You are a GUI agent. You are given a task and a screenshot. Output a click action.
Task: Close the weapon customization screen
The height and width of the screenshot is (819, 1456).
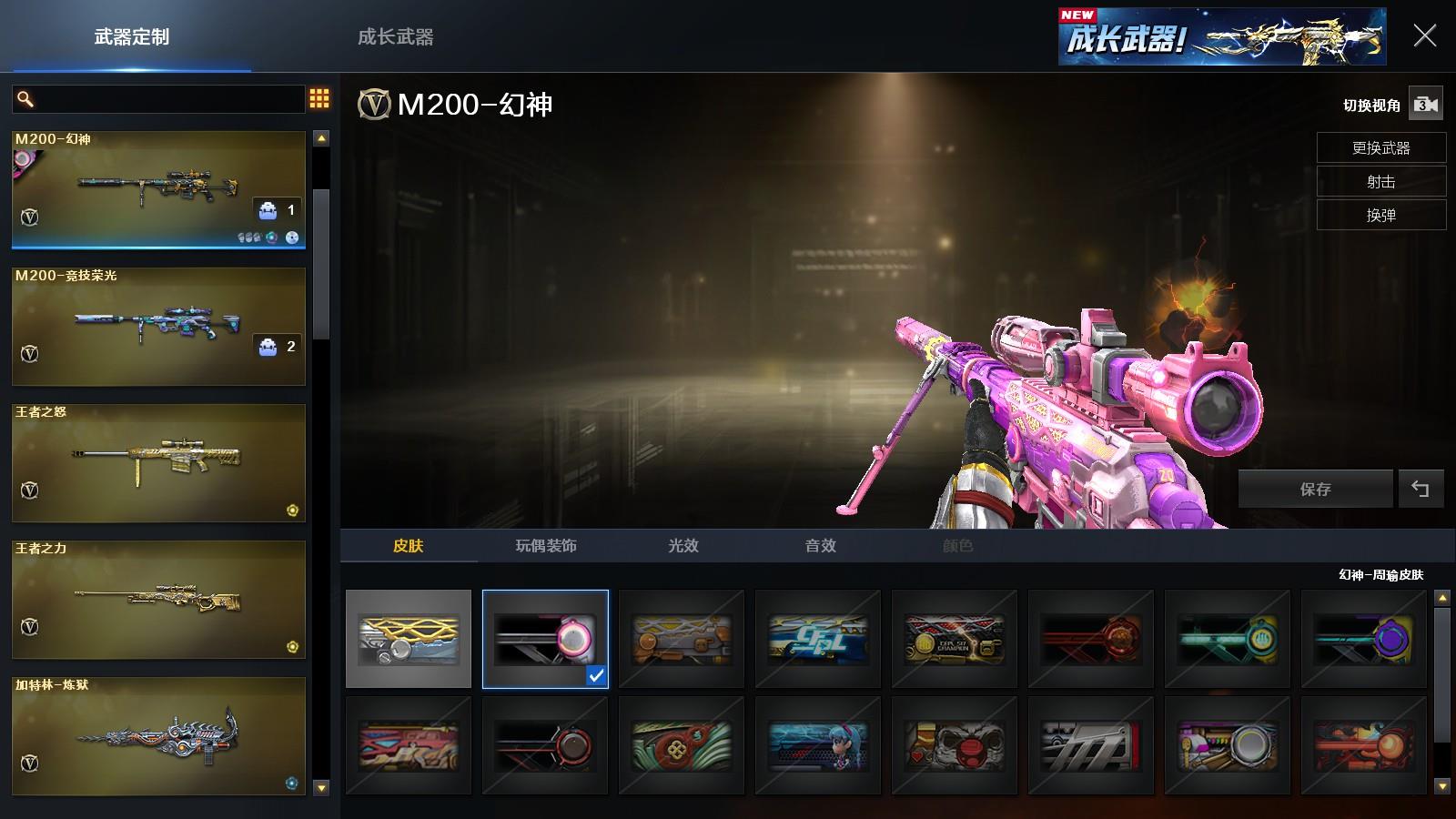click(1424, 36)
